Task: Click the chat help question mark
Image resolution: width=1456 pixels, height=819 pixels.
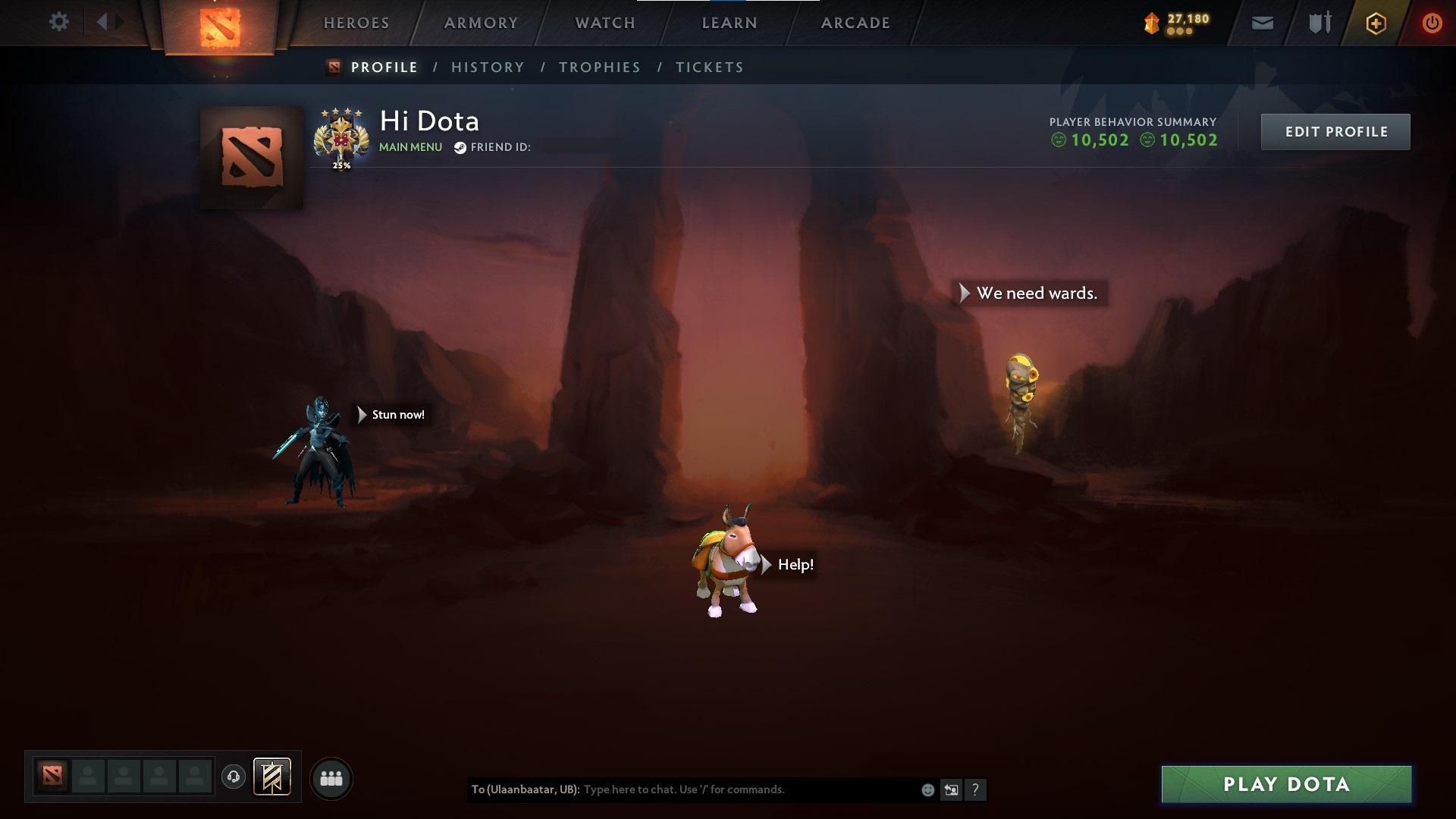Action: coord(976,789)
